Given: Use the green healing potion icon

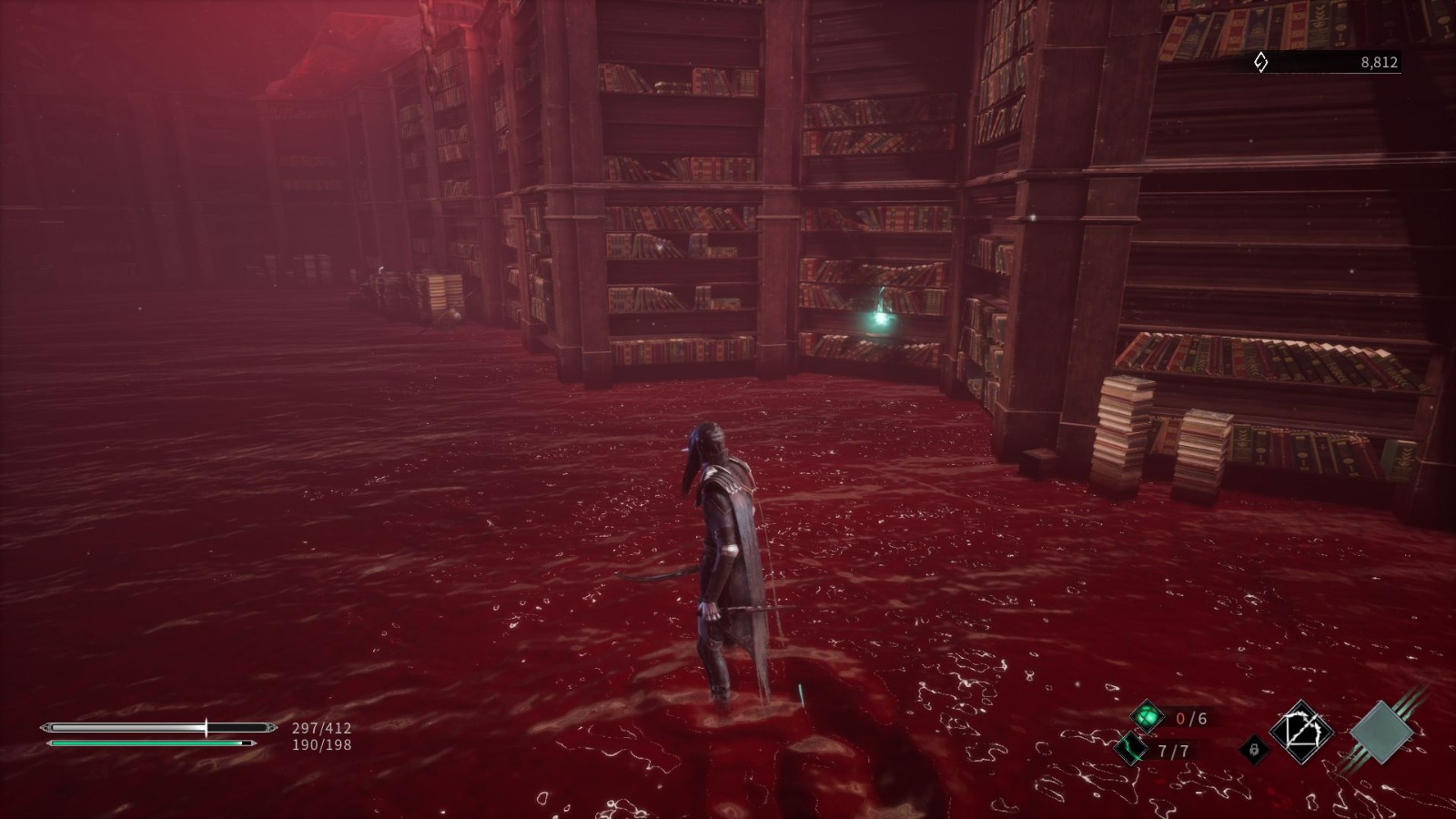Looking at the screenshot, I should click(1148, 717).
